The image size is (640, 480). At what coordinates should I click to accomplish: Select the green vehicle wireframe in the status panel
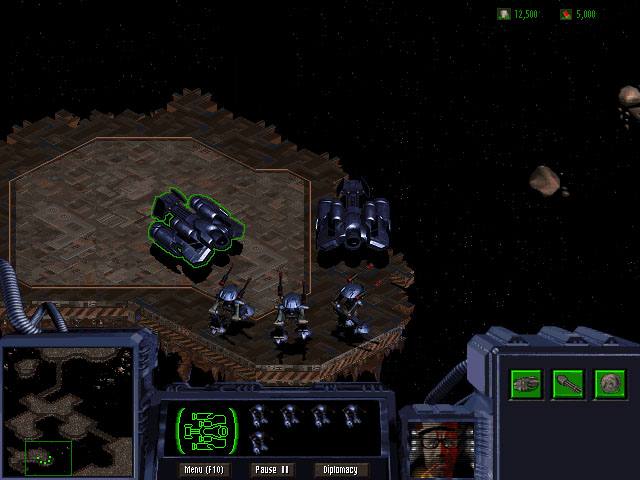[208, 429]
